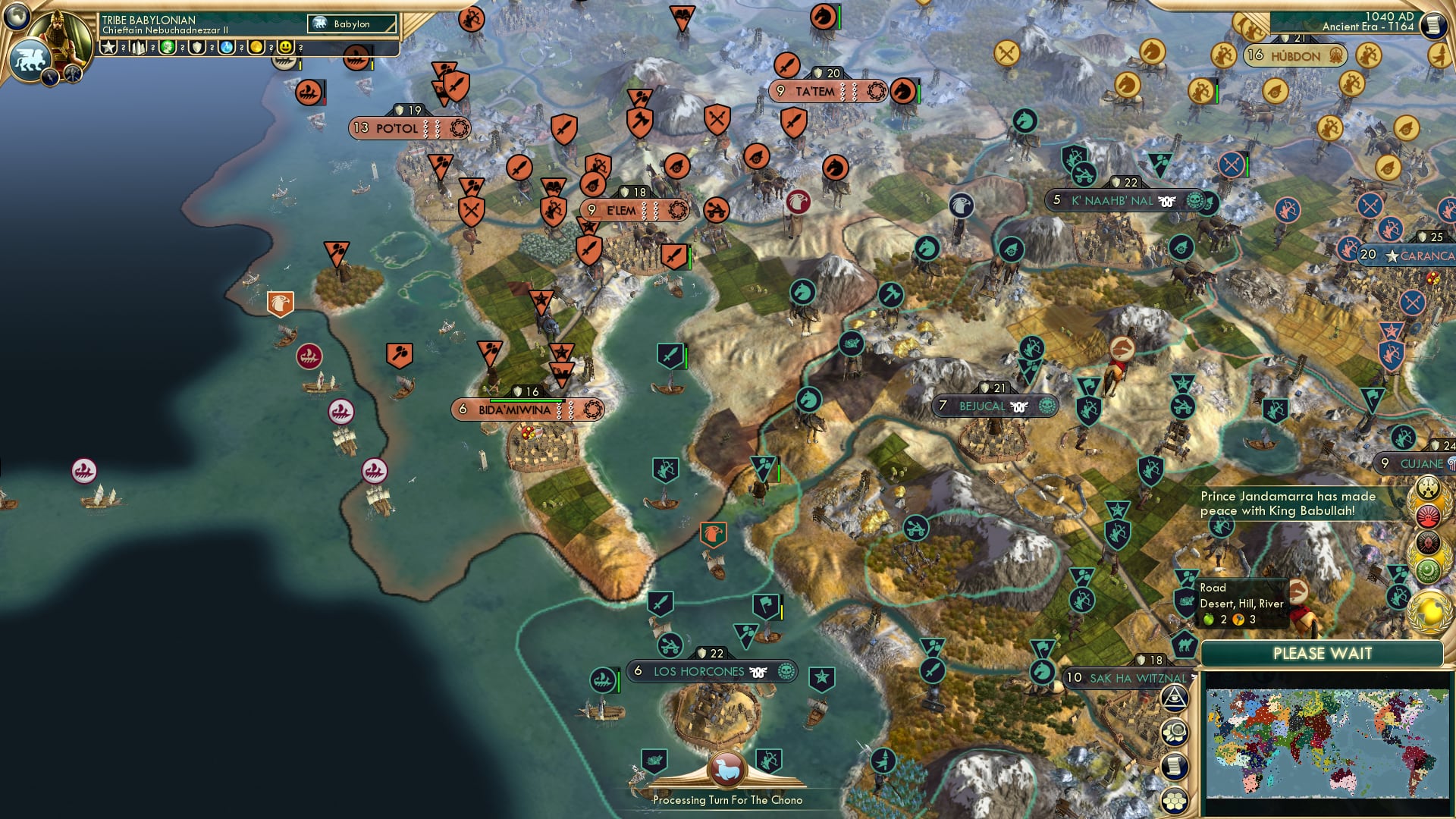Click the shield icon on the resource bar
1456x819 pixels.
coord(196,48)
